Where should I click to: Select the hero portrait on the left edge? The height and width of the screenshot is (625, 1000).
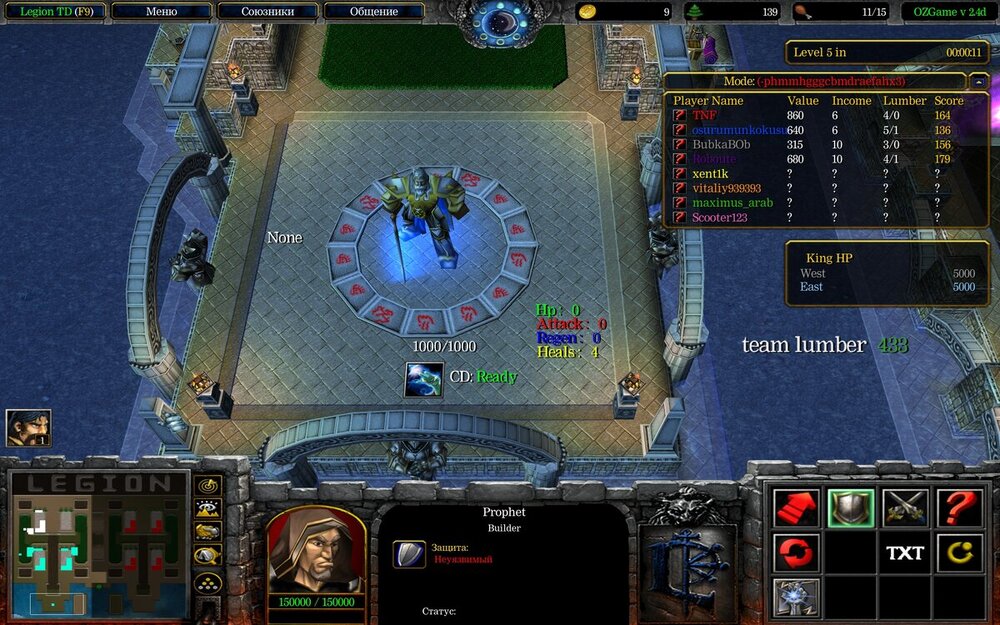(x=28, y=428)
